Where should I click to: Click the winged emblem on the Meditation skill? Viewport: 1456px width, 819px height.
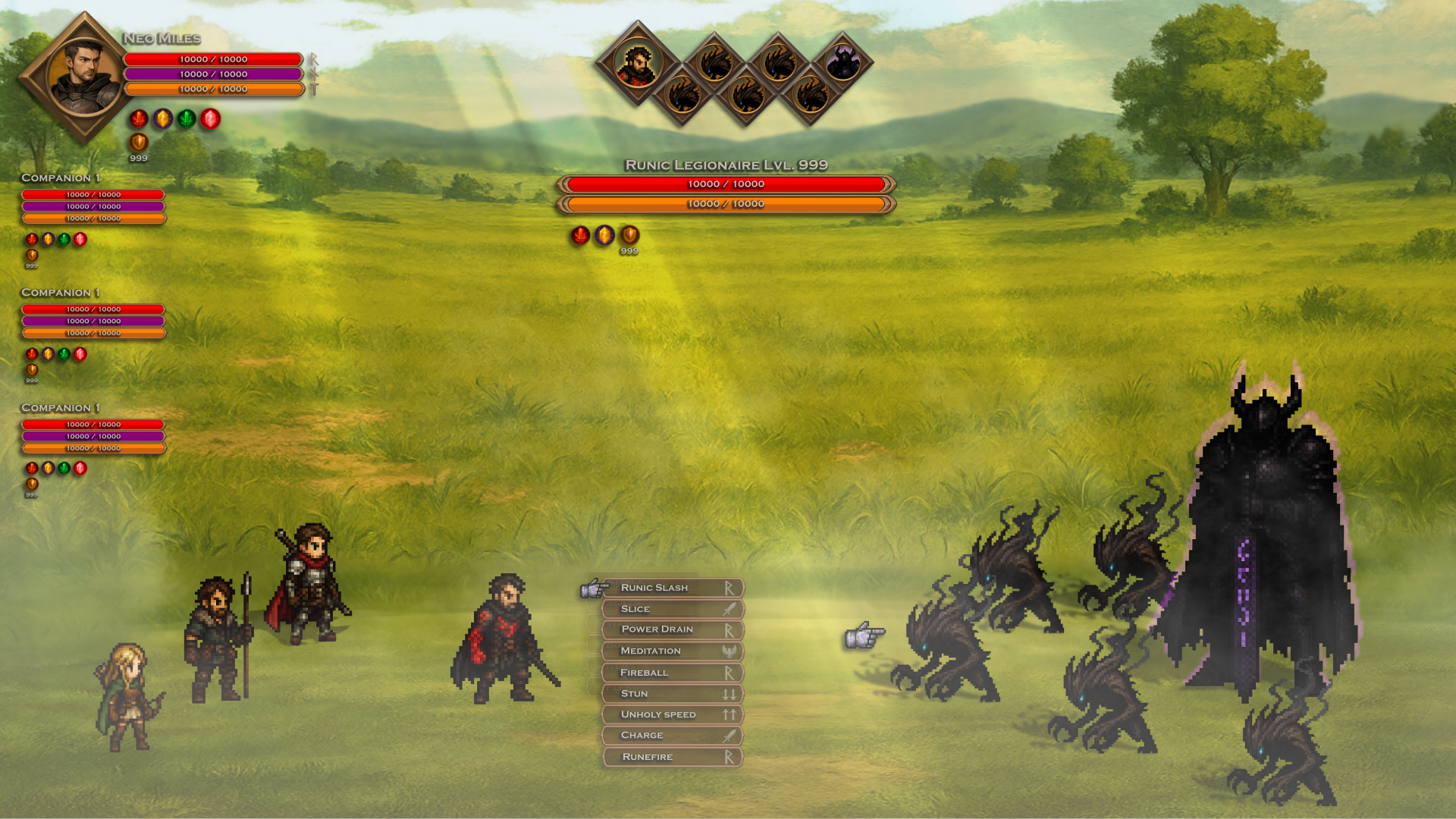729,651
